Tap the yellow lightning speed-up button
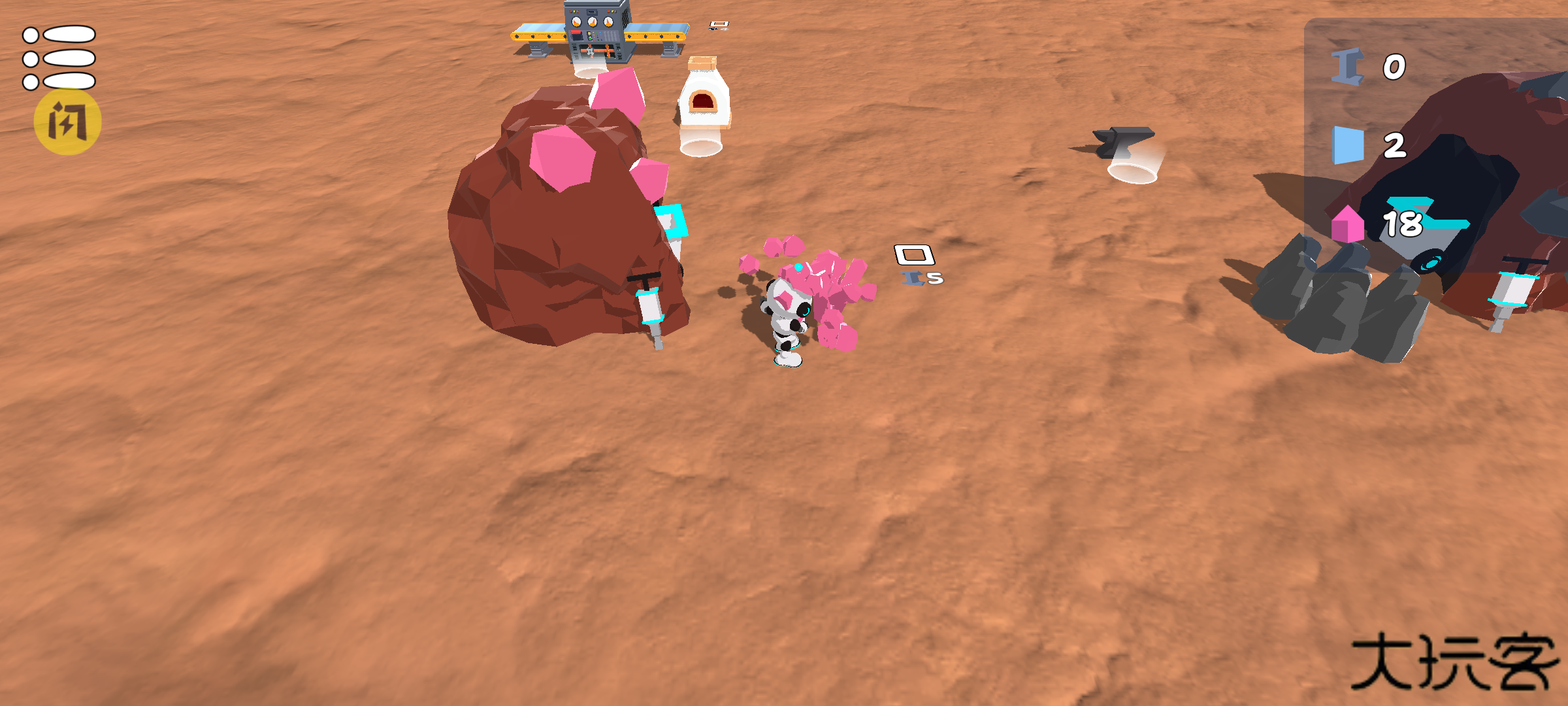The height and width of the screenshot is (706, 1568). 67,121
